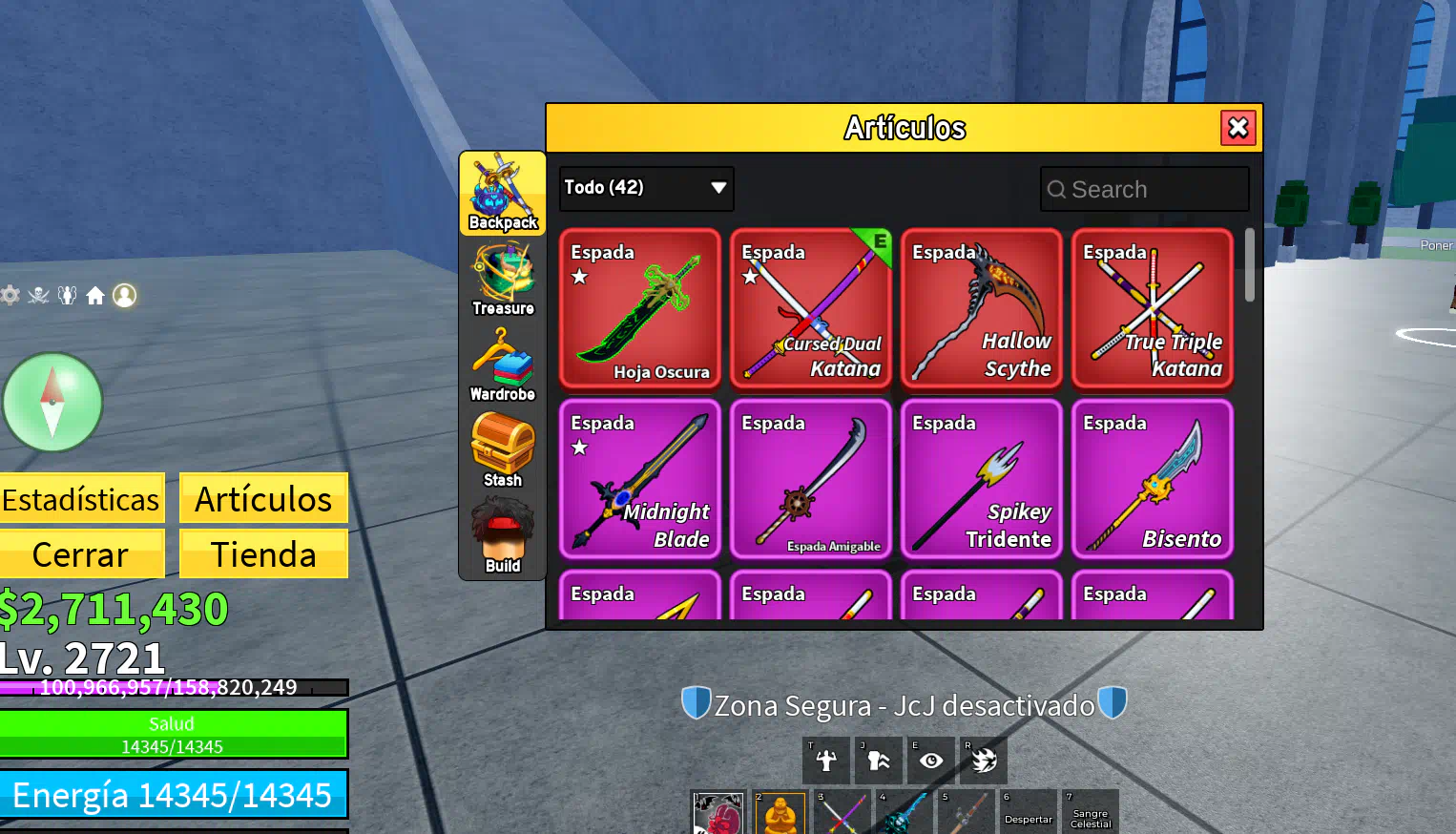Click the compass icon
This screenshot has width=1456, height=834.
click(x=52, y=402)
